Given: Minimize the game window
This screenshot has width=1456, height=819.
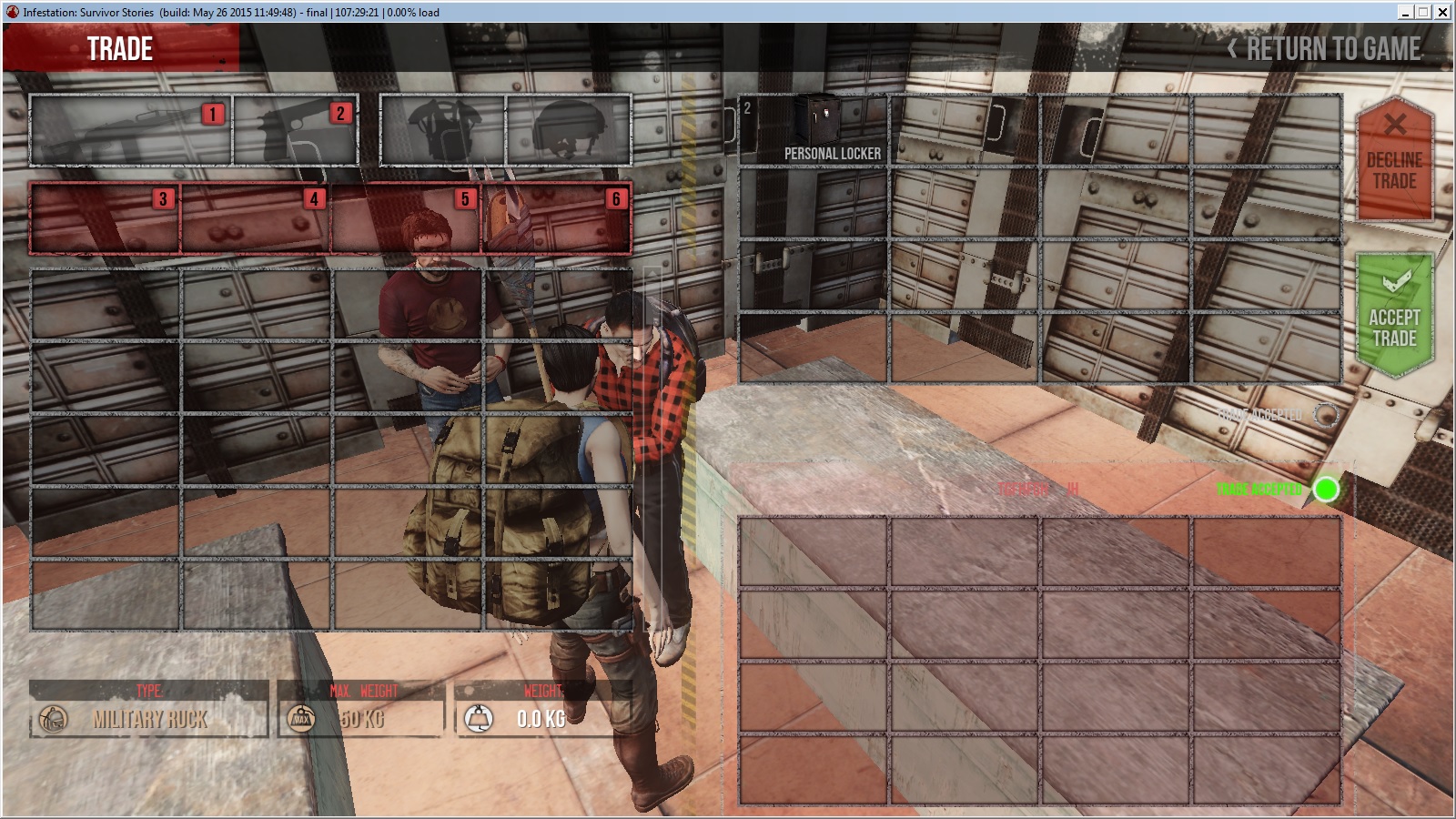Looking at the screenshot, I should click(x=1406, y=12).
